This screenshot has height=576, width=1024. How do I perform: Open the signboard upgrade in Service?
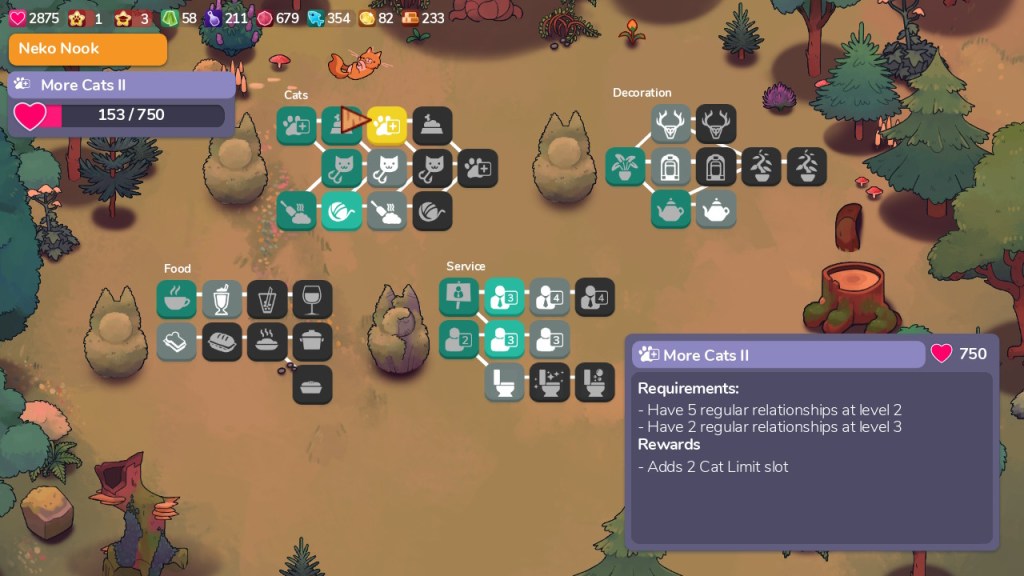coord(459,297)
